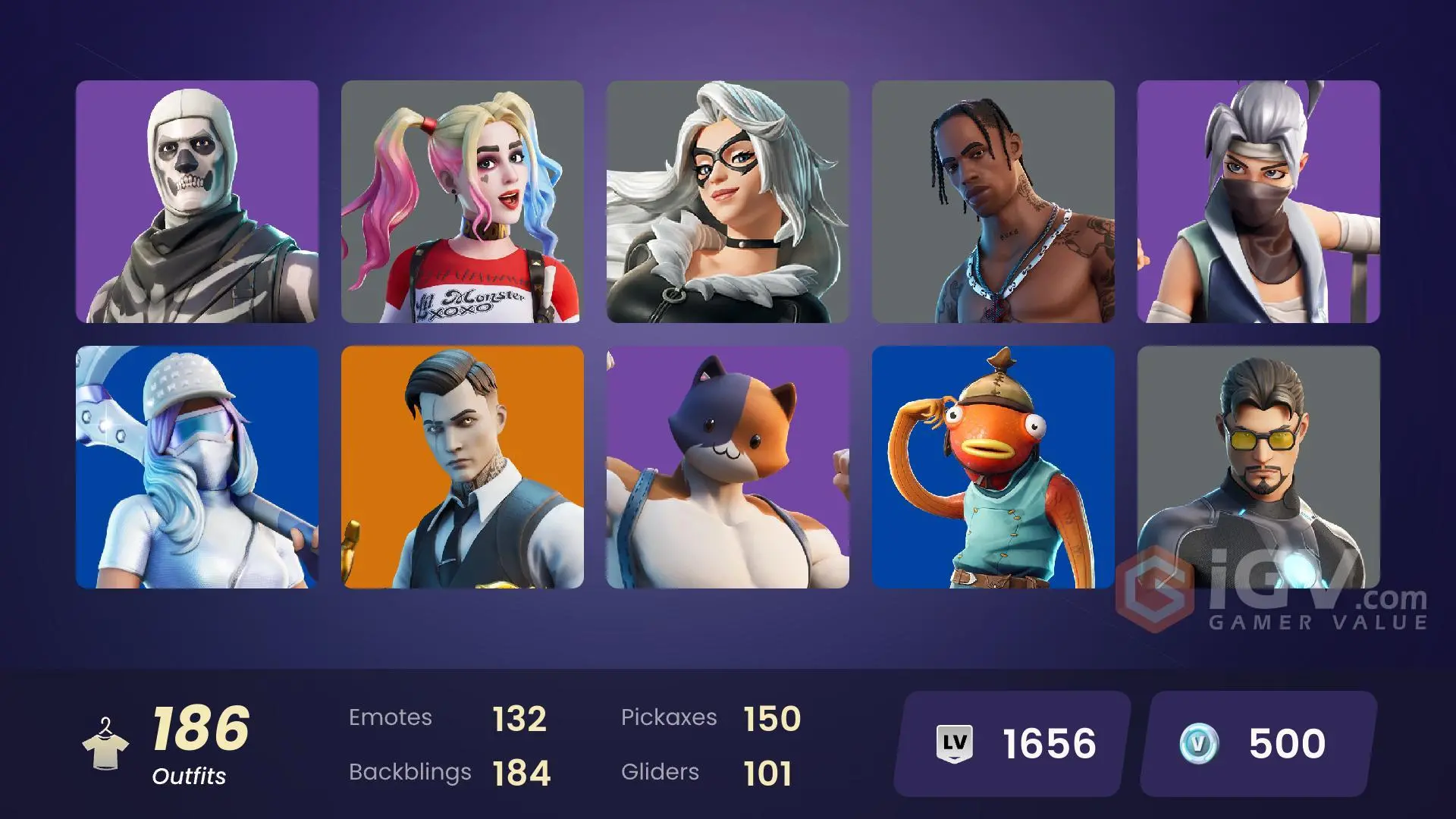
Task: Click the 500 V-Bucks balance link
Action: coord(1286,743)
